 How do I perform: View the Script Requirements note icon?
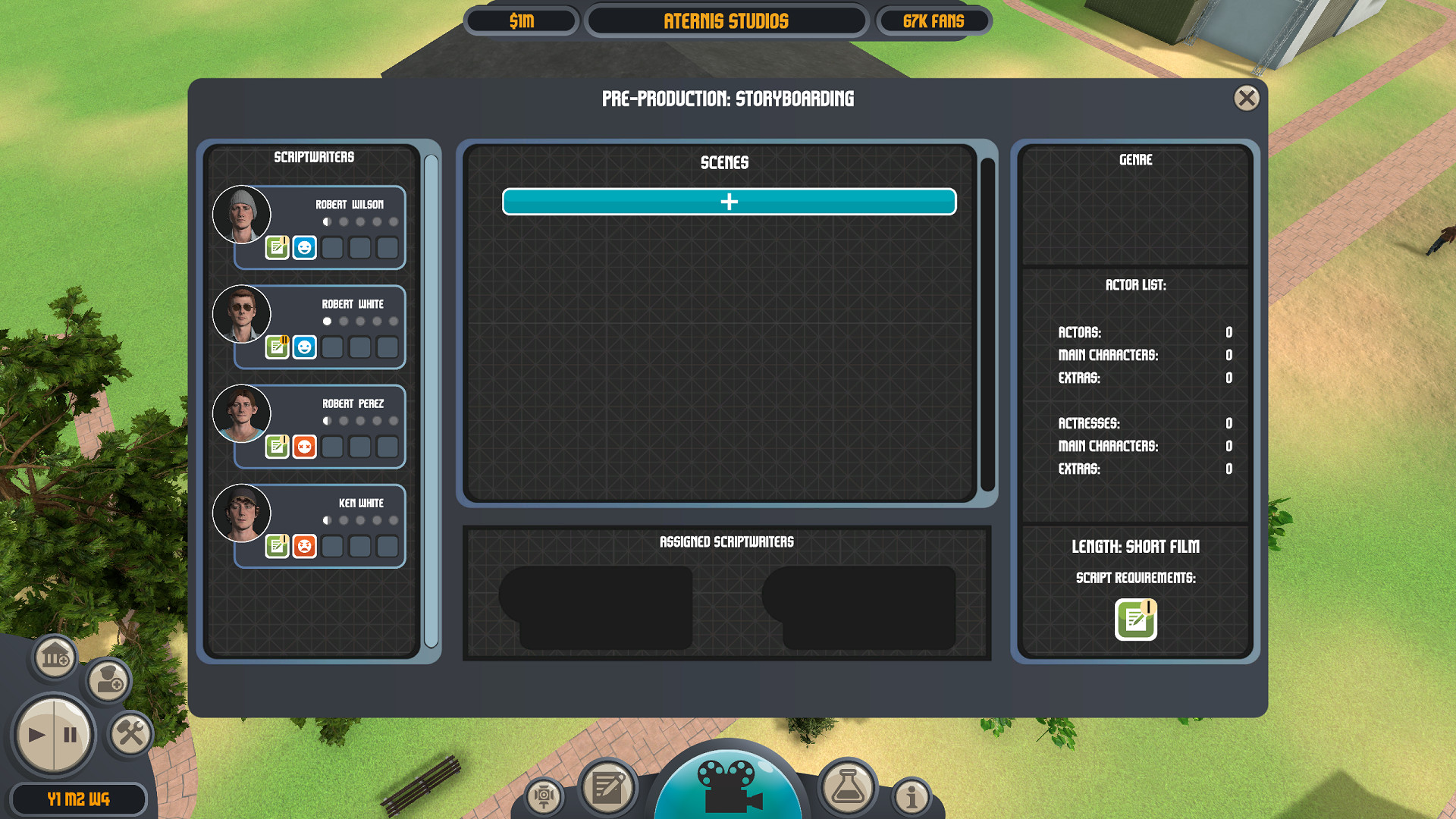1135,618
